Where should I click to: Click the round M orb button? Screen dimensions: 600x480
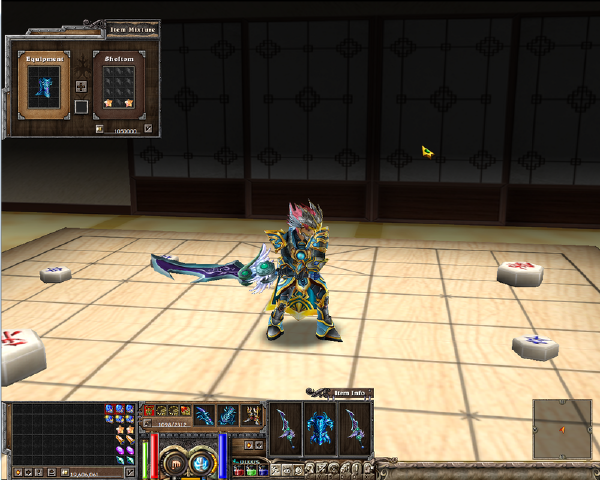coord(175,463)
